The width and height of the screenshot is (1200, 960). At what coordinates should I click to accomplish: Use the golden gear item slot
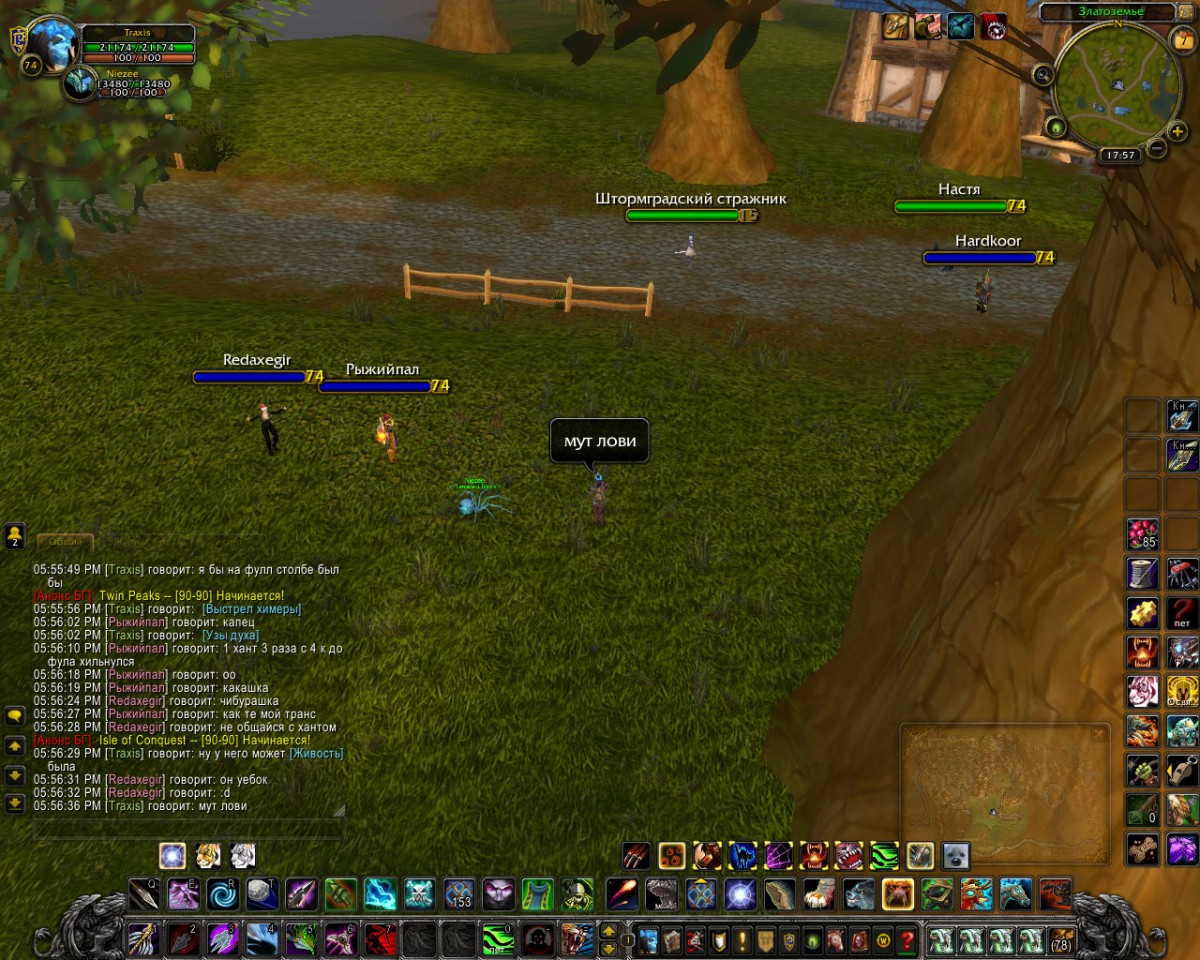tap(1142, 611)
